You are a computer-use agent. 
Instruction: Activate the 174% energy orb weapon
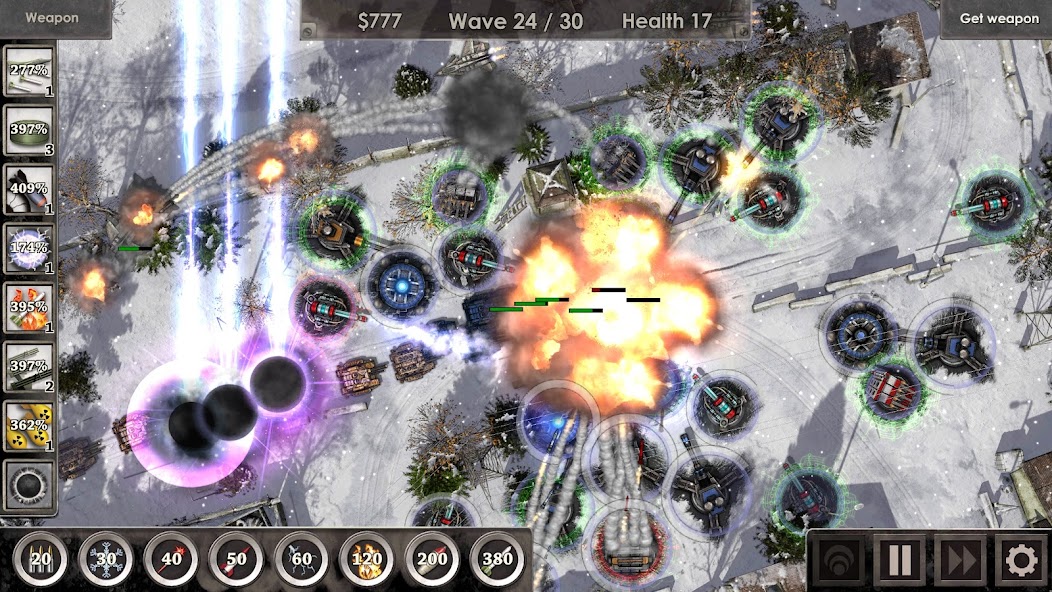pyautogui.click(x=29, y=248)
